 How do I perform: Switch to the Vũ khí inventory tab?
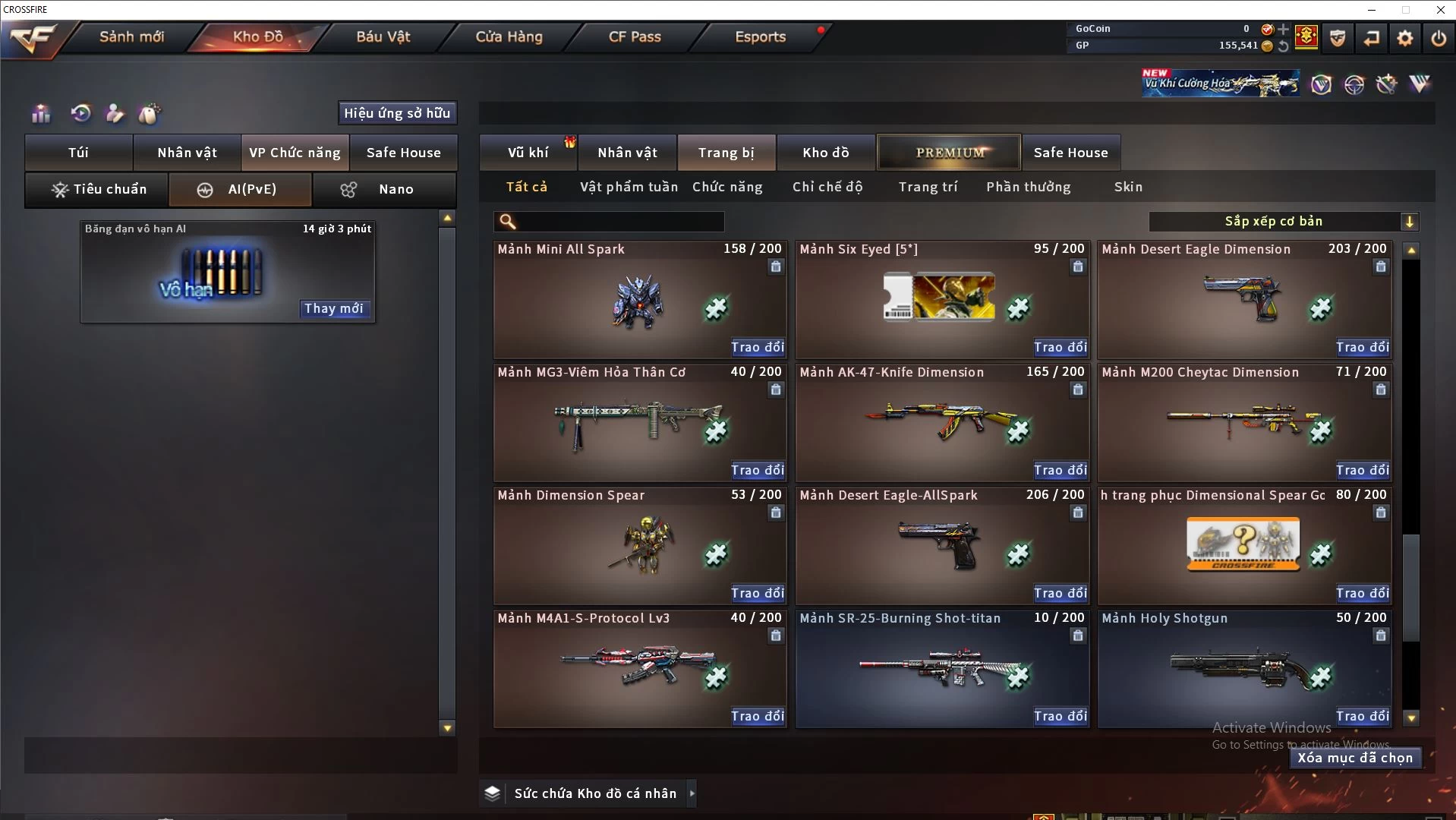click(528, 153)
